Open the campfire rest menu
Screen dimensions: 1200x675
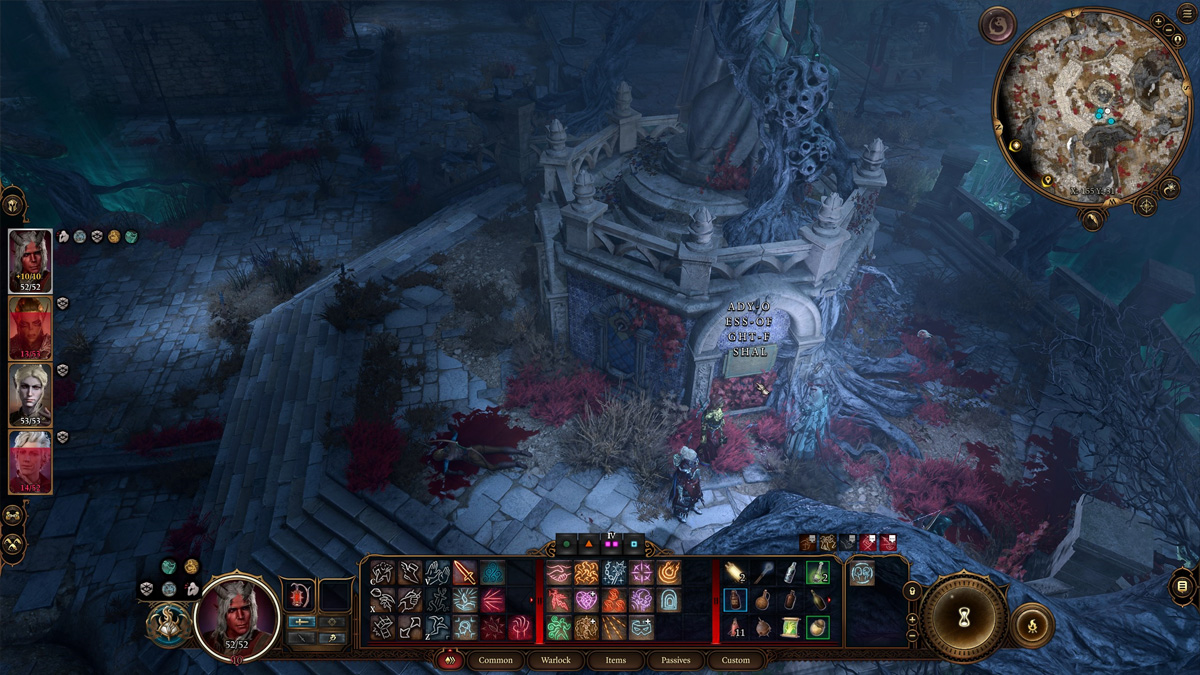tap(1033, 625)
